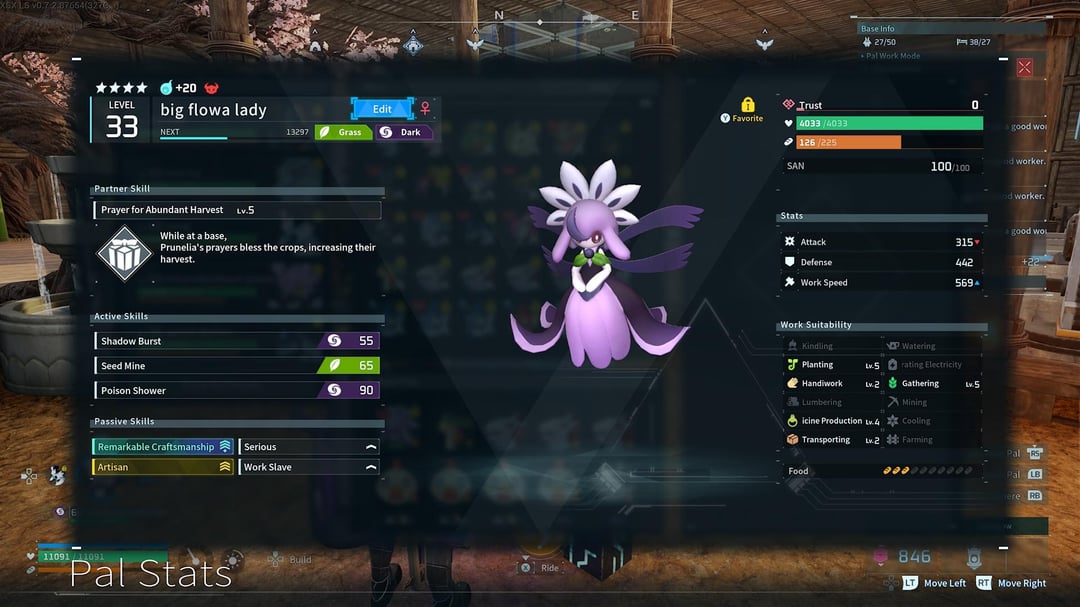Viewport: 1080px width, 607px height.
Task: Select the Shadow Burst active skill
Action: tap(237, 341)
